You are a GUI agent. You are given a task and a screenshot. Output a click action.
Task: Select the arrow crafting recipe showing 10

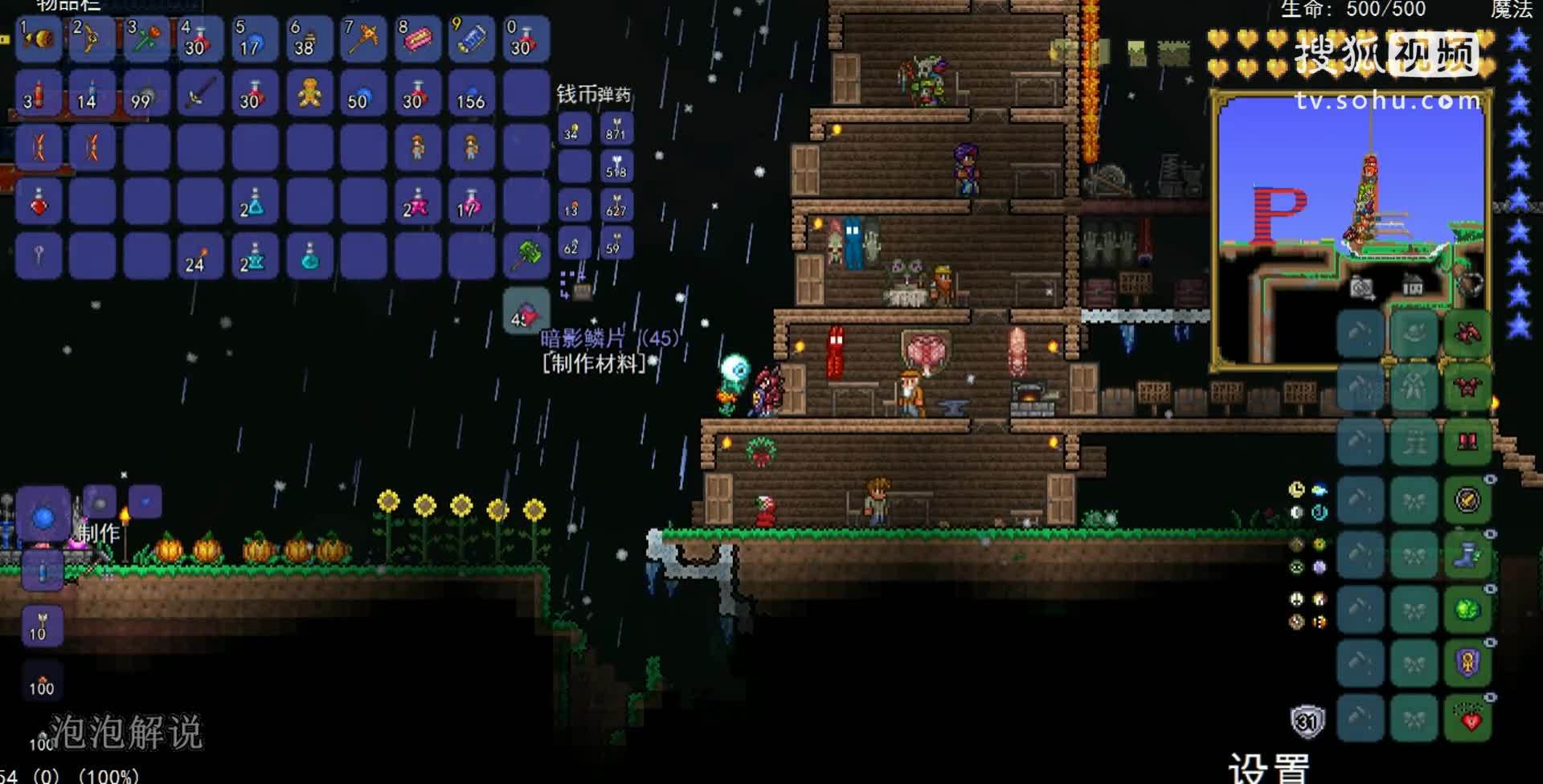tap(40, 626)
